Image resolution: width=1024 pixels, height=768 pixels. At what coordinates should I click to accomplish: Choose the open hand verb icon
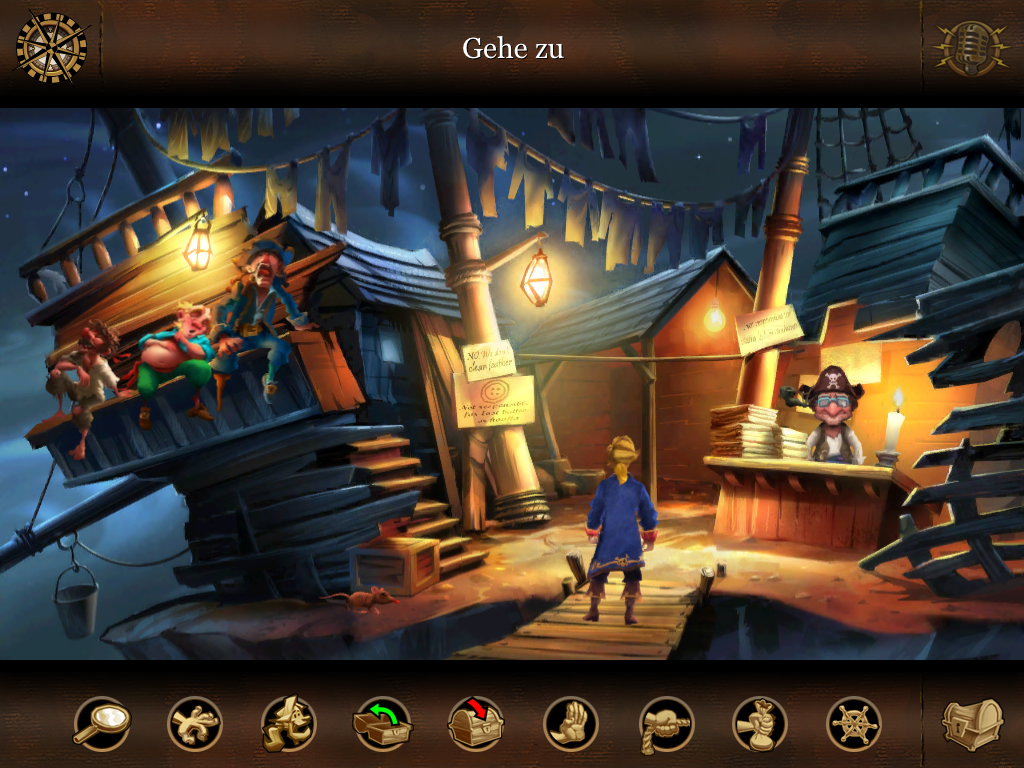[x=571, y=723]
